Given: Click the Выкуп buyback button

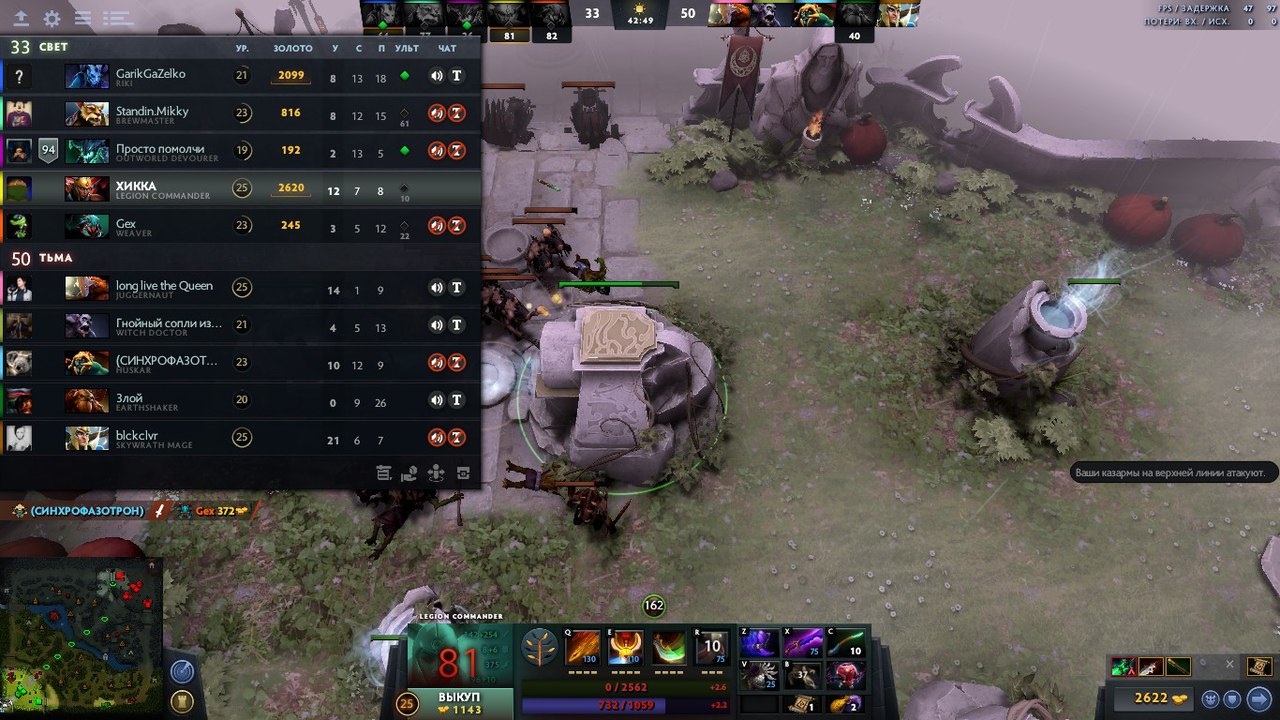Looking at the screenshot, I should (x=460, y=703).
